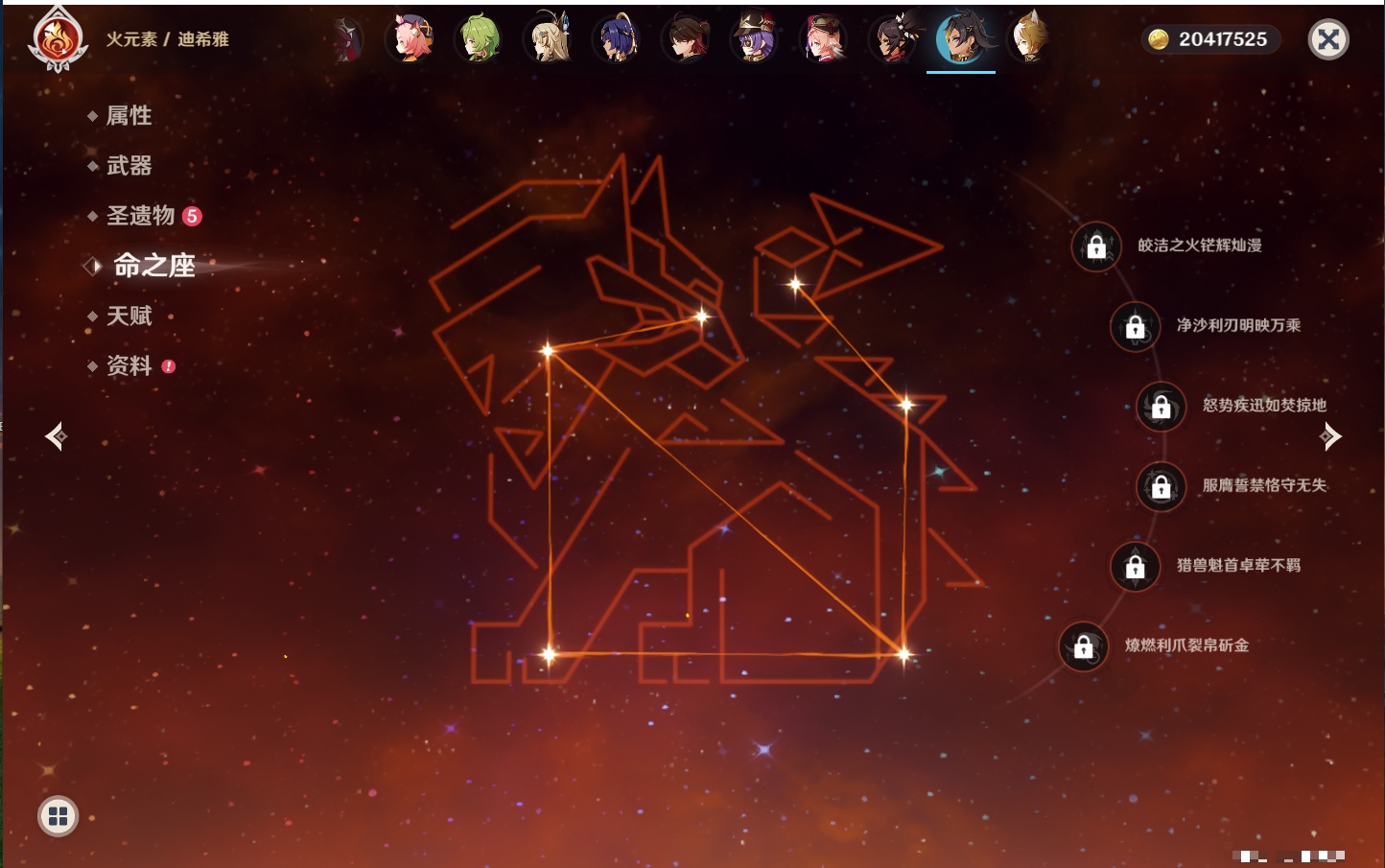The height and width of the screenshot is (868, 1385).
Task: Inspect locked constellation 怒势疾迅如焚掠地
Action: click(x=1161, y=406)
